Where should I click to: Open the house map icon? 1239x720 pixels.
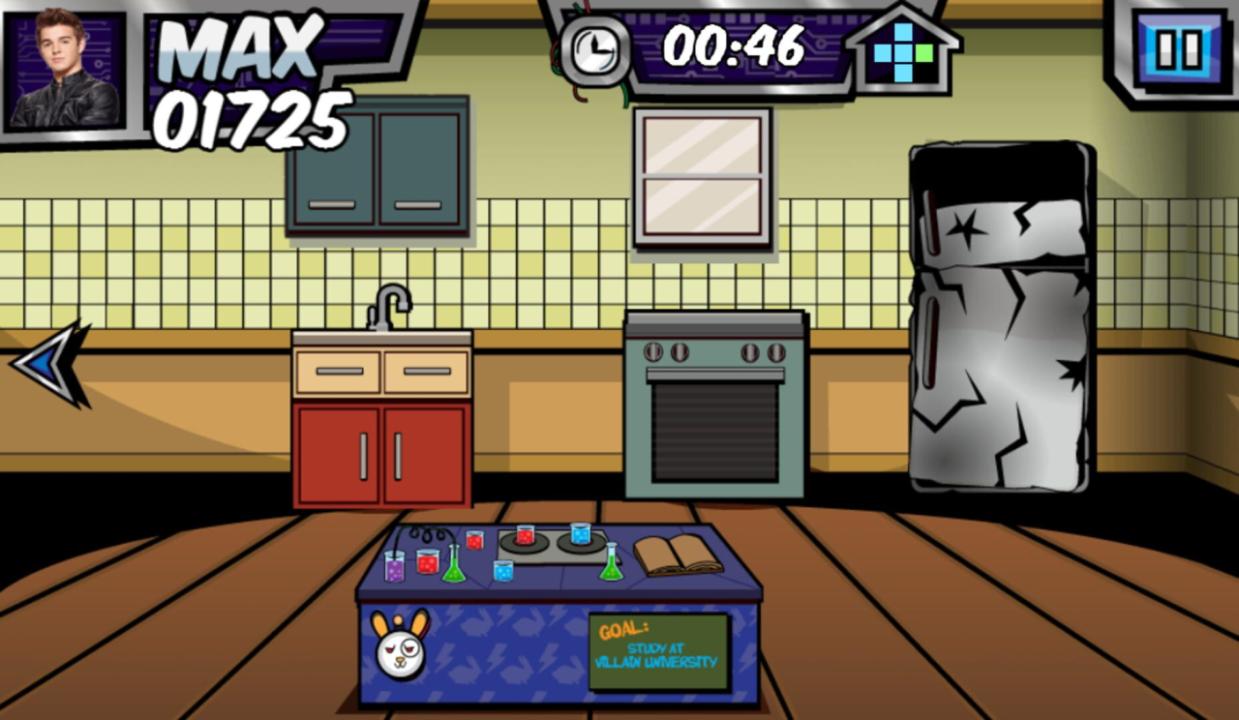(x=901, y=50)
